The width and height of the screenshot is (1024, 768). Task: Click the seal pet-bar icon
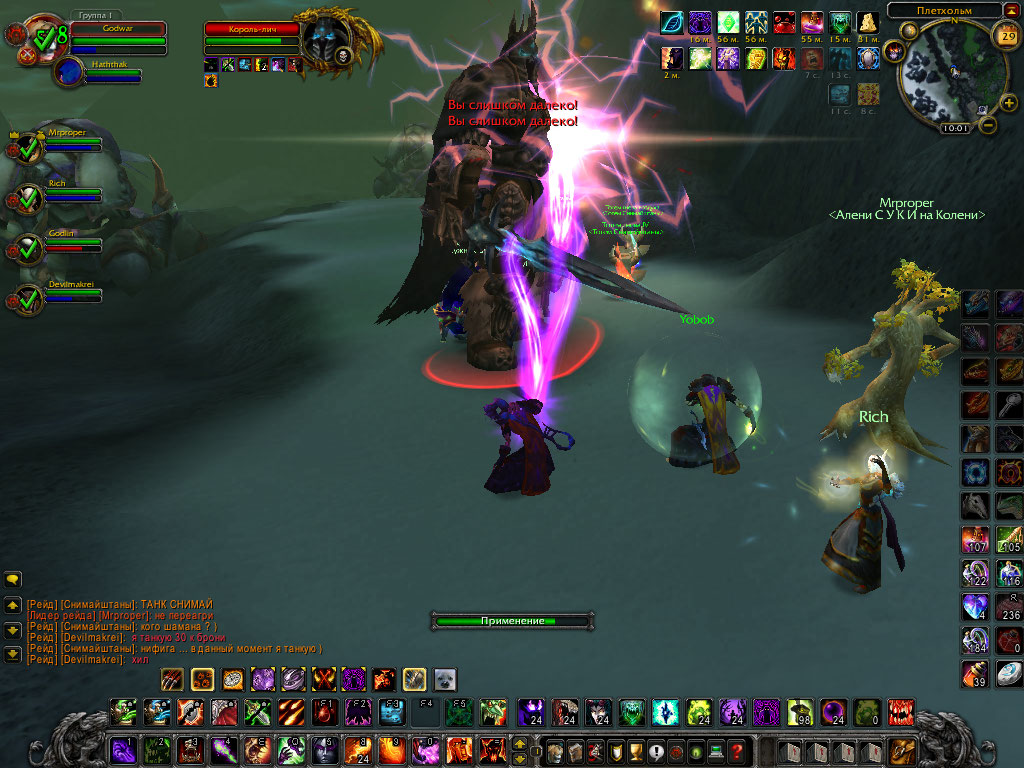pos(445,679)
